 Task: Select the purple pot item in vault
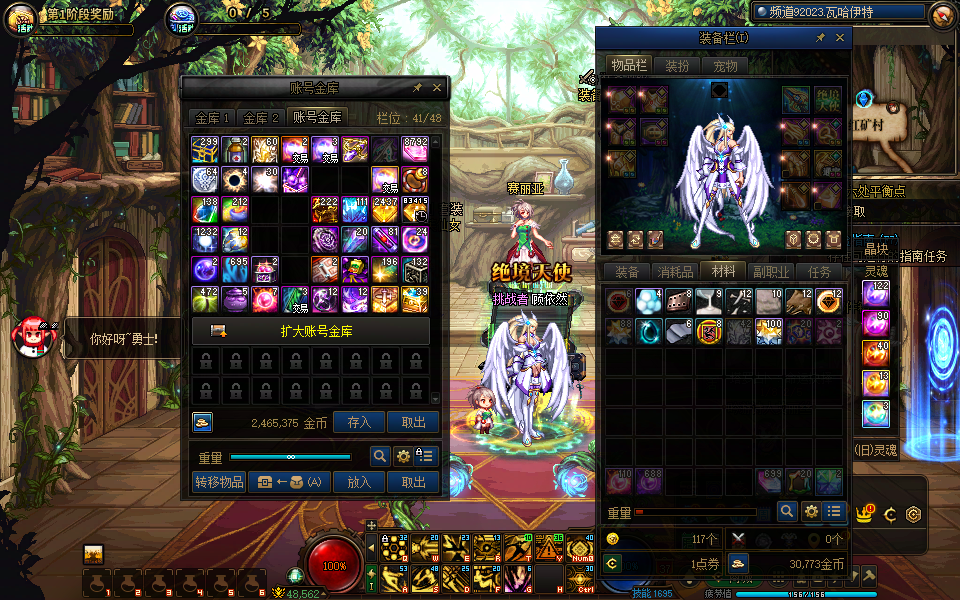[236, 298]
